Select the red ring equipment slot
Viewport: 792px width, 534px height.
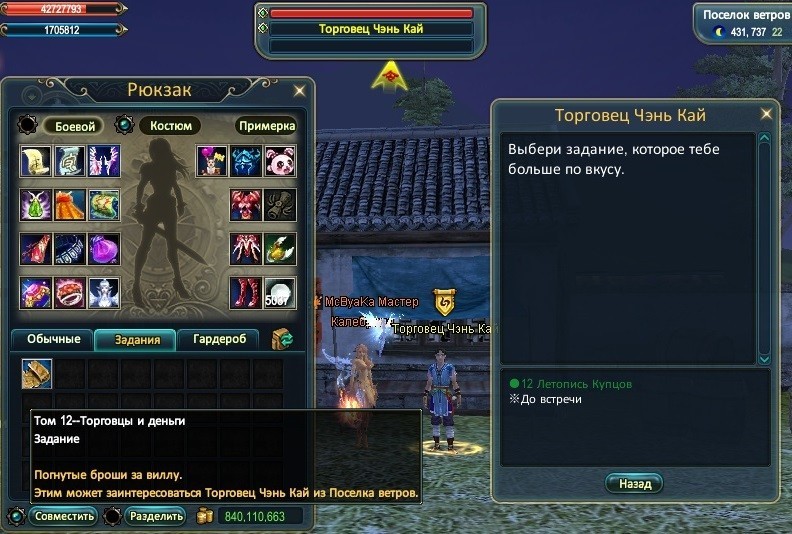(70, 293)
